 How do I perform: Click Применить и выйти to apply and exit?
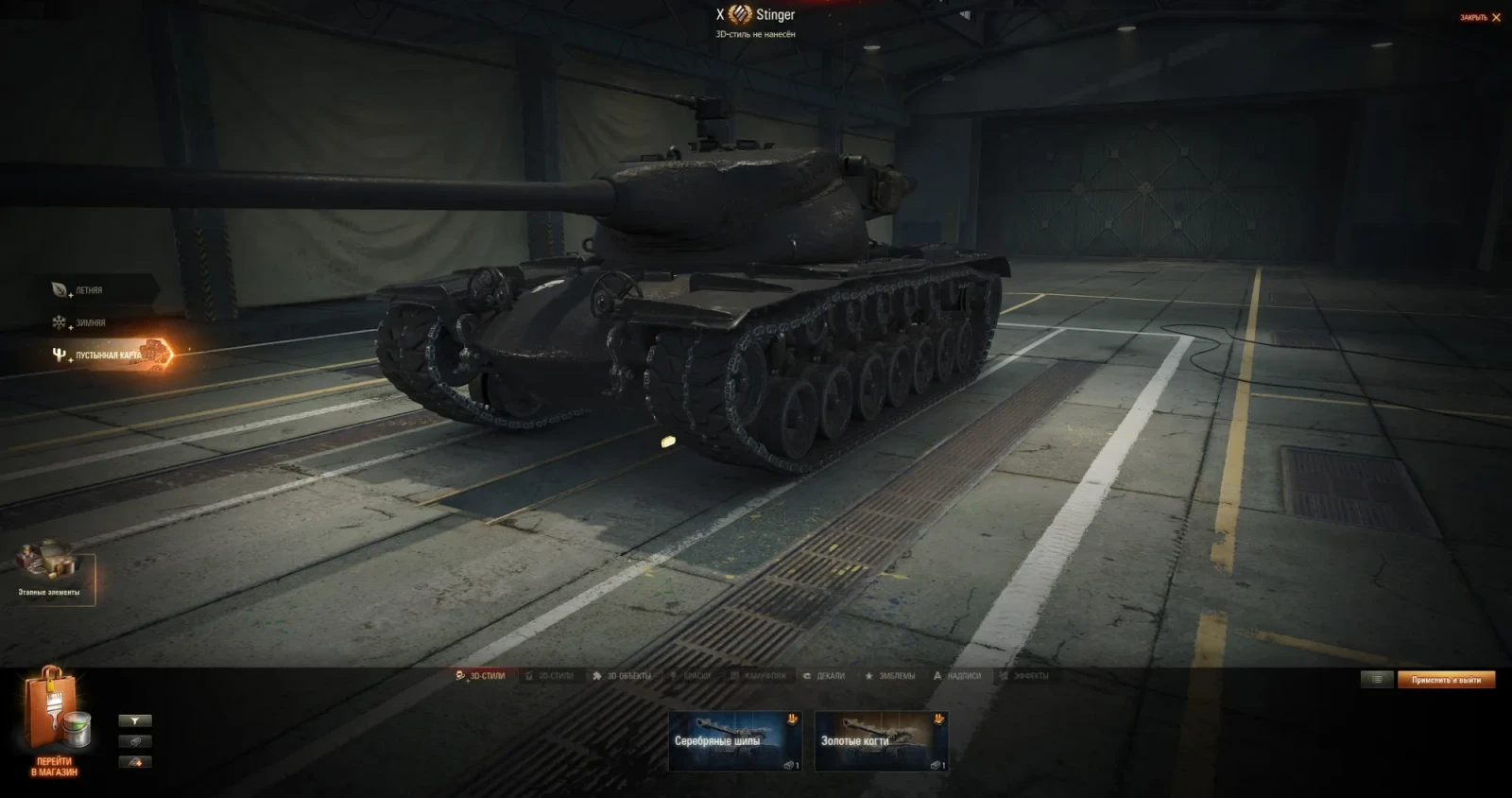click(x=1446, y=680)
